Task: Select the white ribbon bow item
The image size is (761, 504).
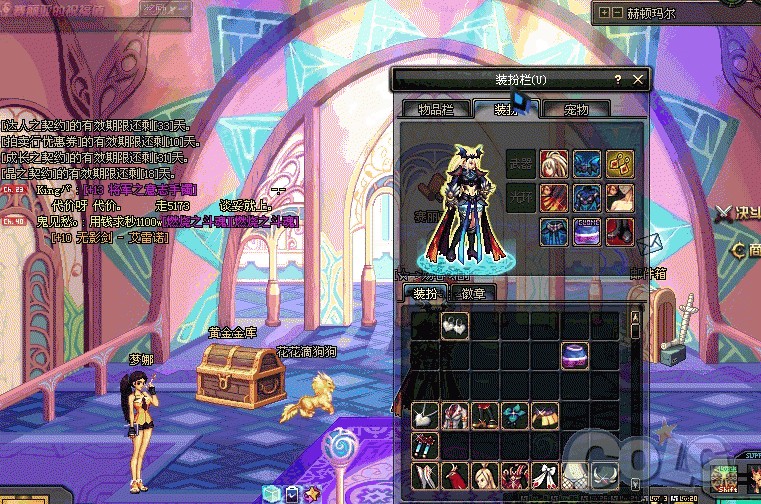Action: pos(545,474)
